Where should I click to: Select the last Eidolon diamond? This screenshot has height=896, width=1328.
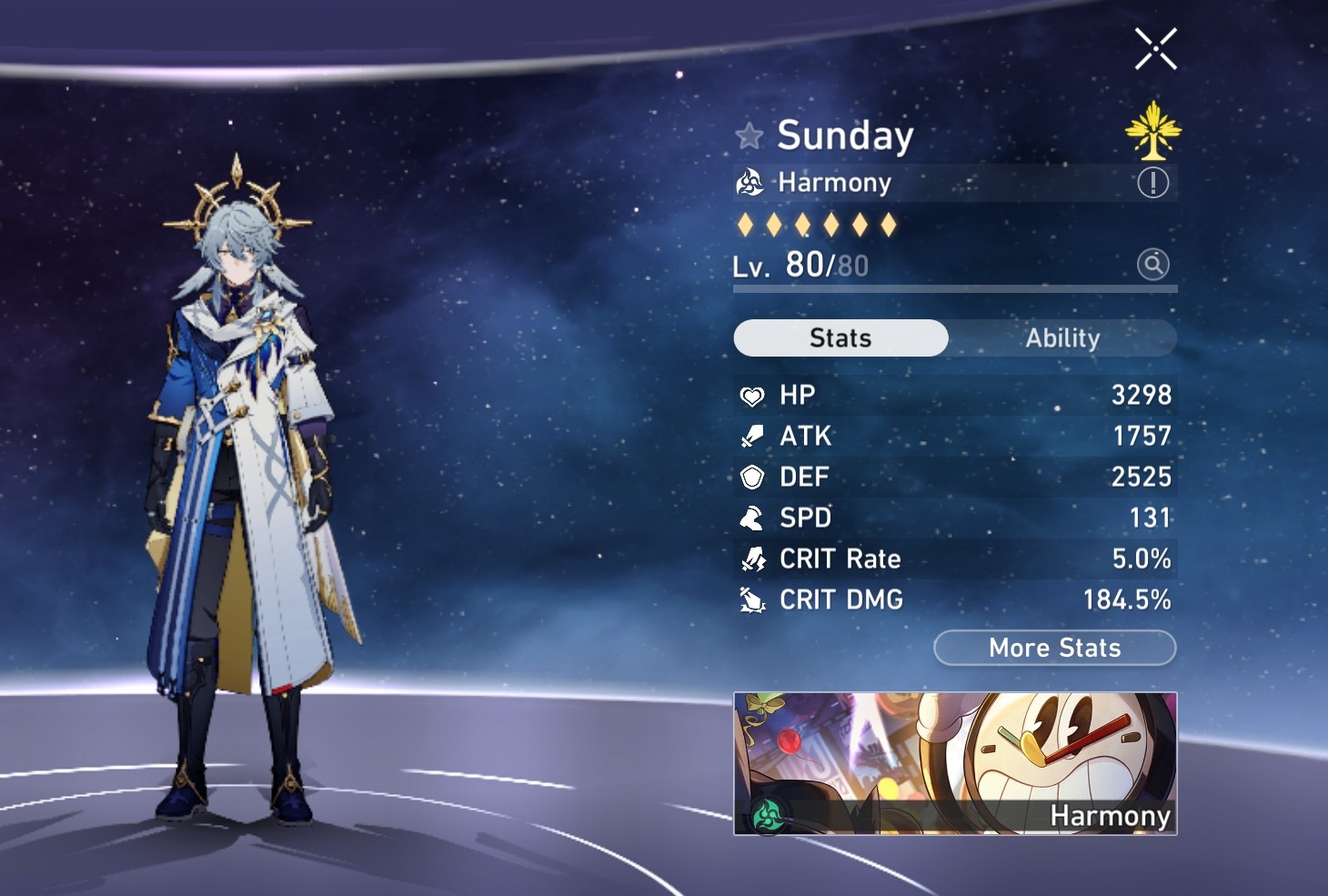point(889,224)
